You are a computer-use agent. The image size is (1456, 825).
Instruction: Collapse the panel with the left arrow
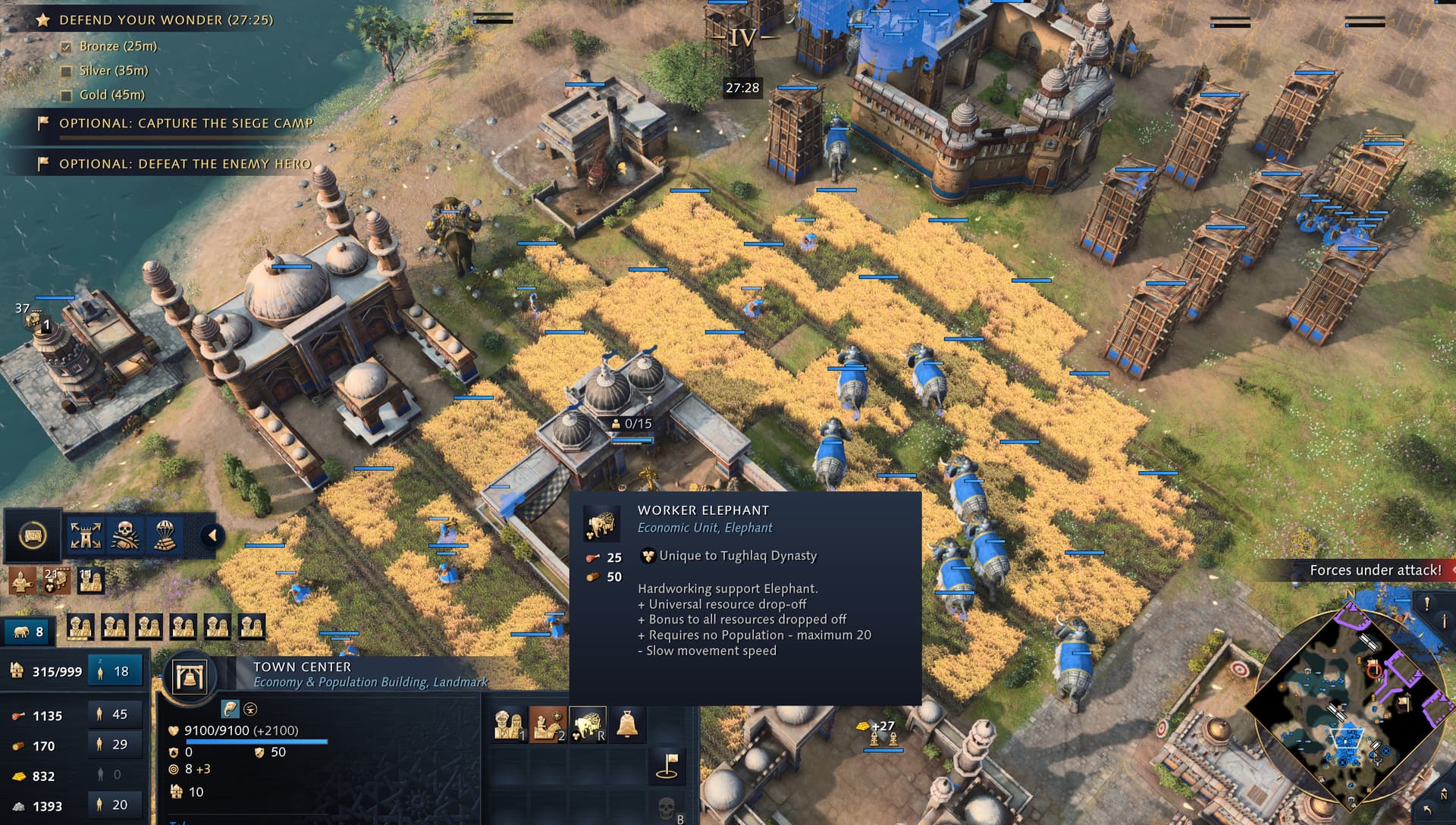coord(212,536)
